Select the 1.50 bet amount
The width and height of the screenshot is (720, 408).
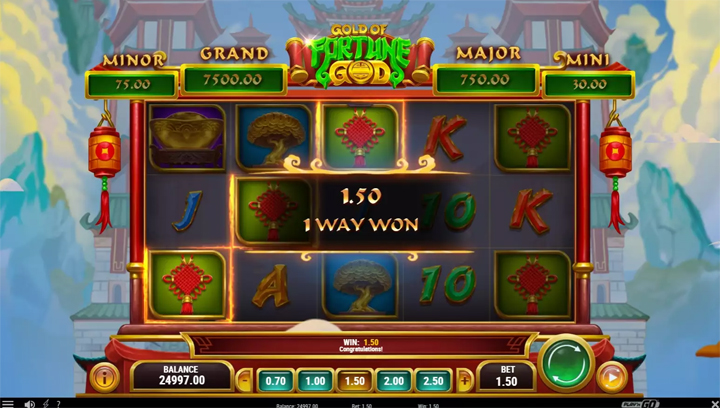tap(355, 381)
